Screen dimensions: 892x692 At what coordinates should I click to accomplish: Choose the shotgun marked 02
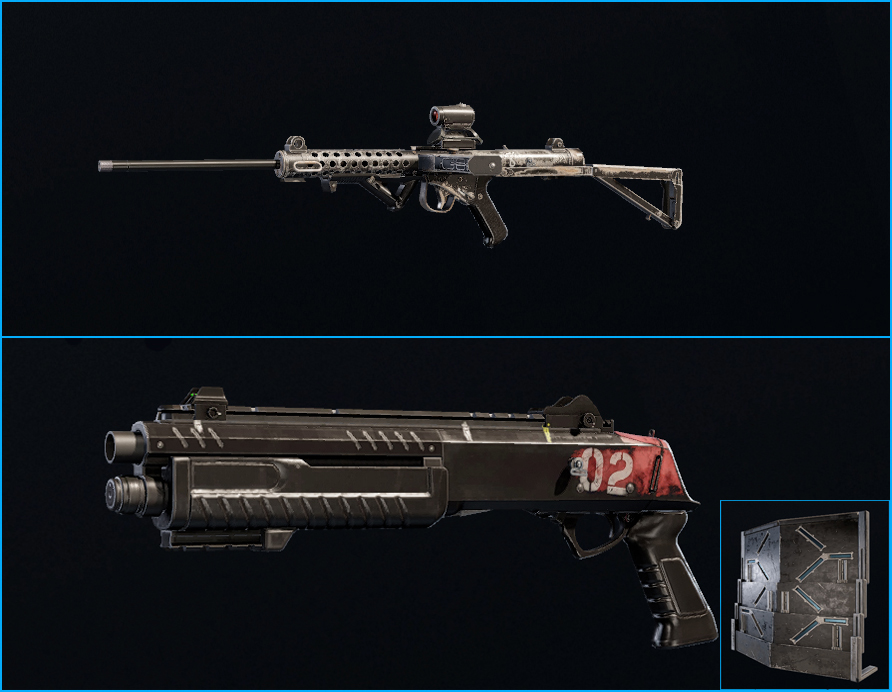[x=400, y=480]
